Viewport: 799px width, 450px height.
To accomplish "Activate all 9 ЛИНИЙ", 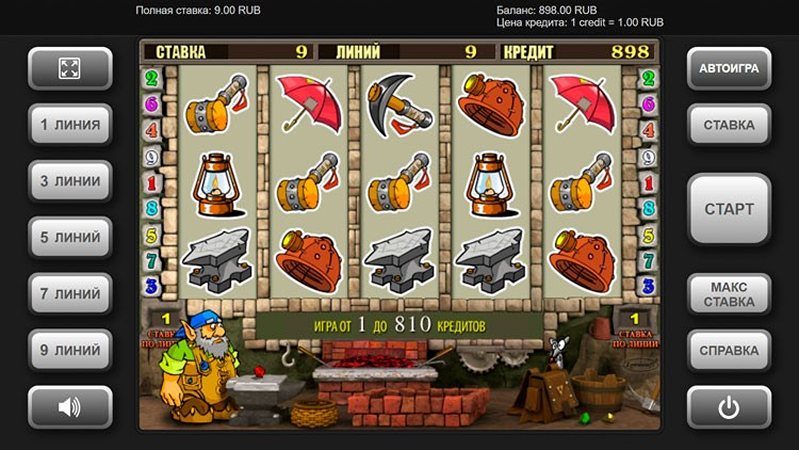I will 69,350.
